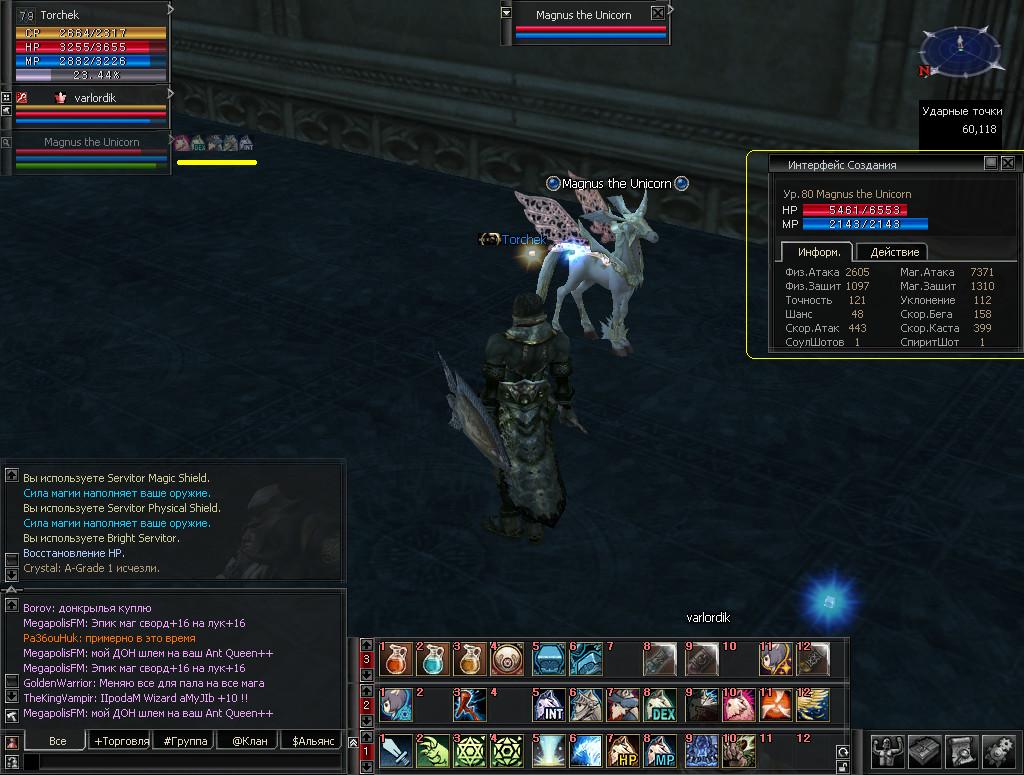Select the +Торговля chat tab
Image resolution: width=1024 pixels, height=775 pixels.
(x=121, y=741)
